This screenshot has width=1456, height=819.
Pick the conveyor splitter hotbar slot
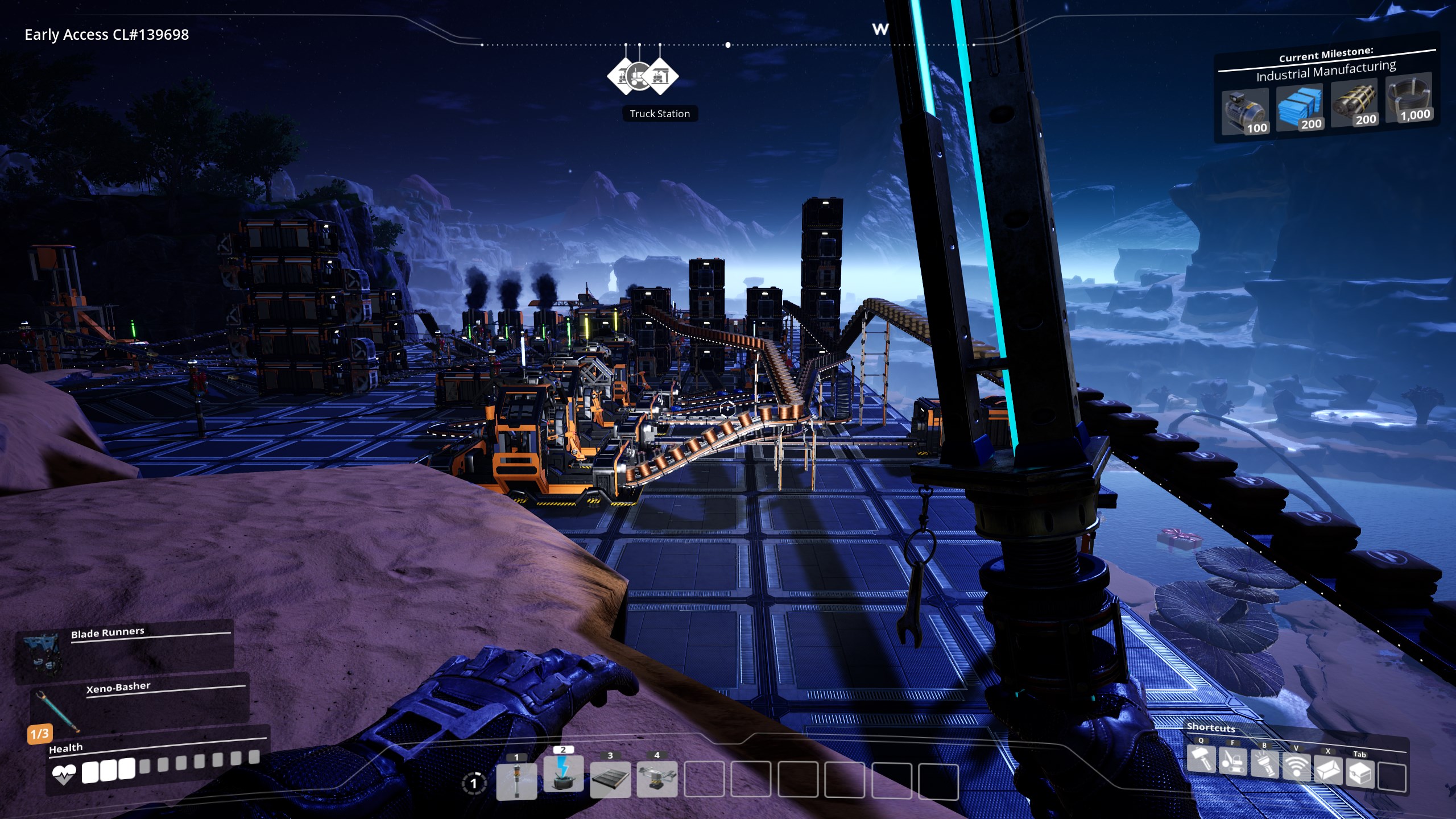657,778
